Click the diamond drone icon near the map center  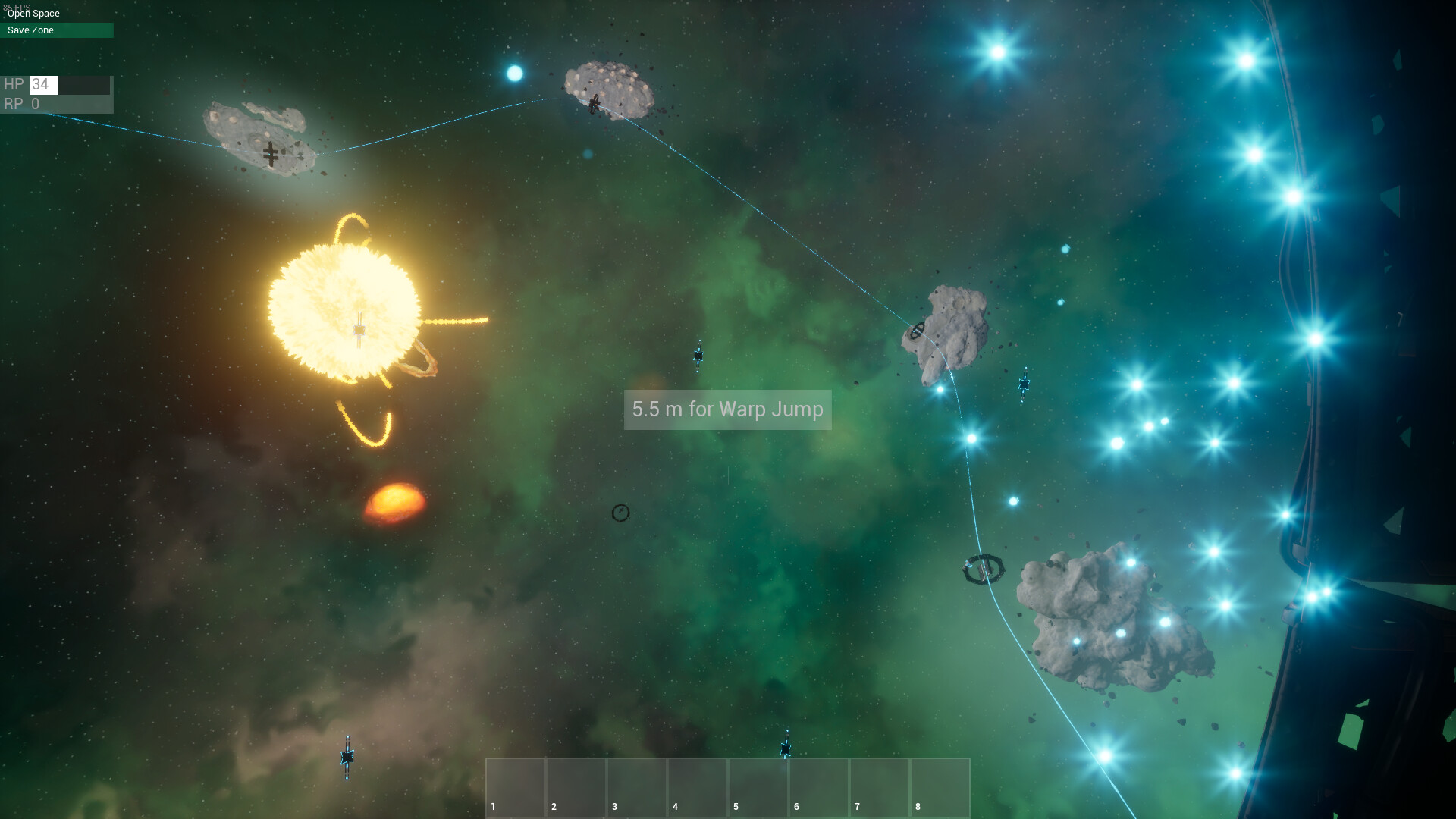click(698, 354)
